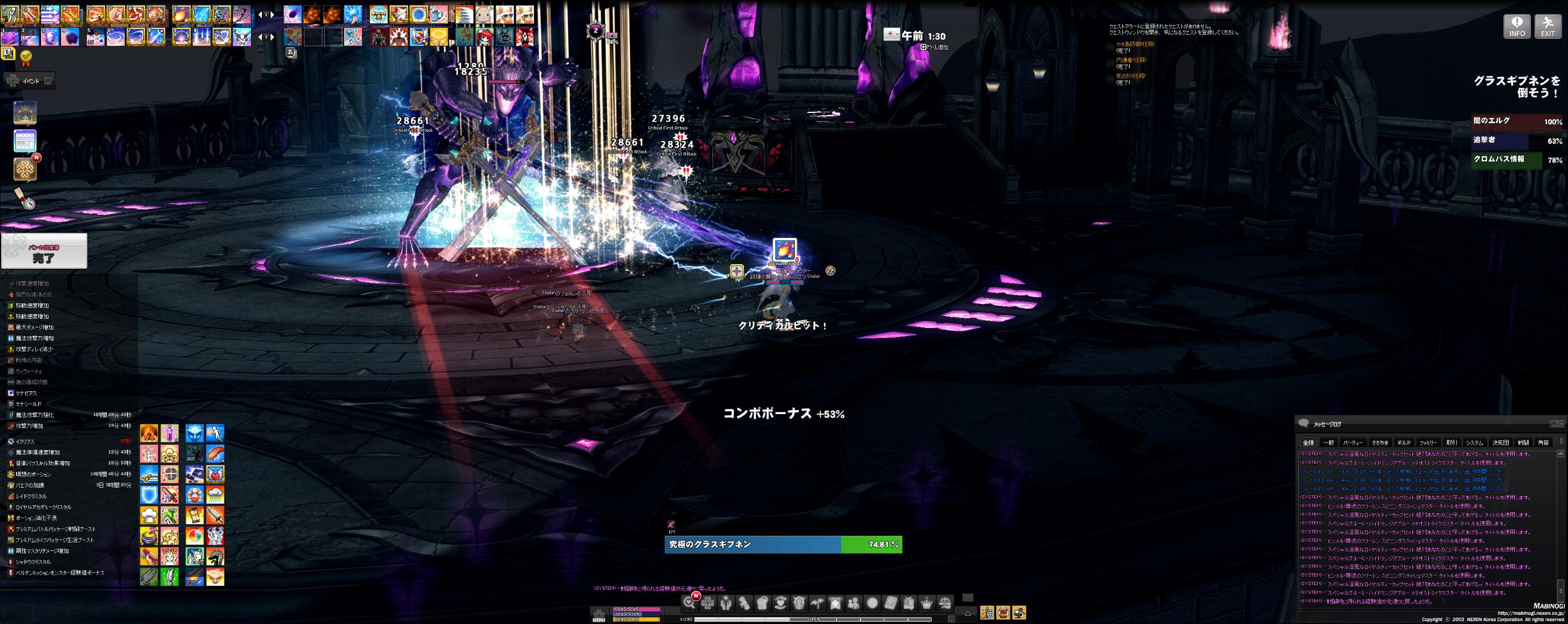
Task: Click the パンの出席簿 完了 button
Action: click(x=44, y=250)
